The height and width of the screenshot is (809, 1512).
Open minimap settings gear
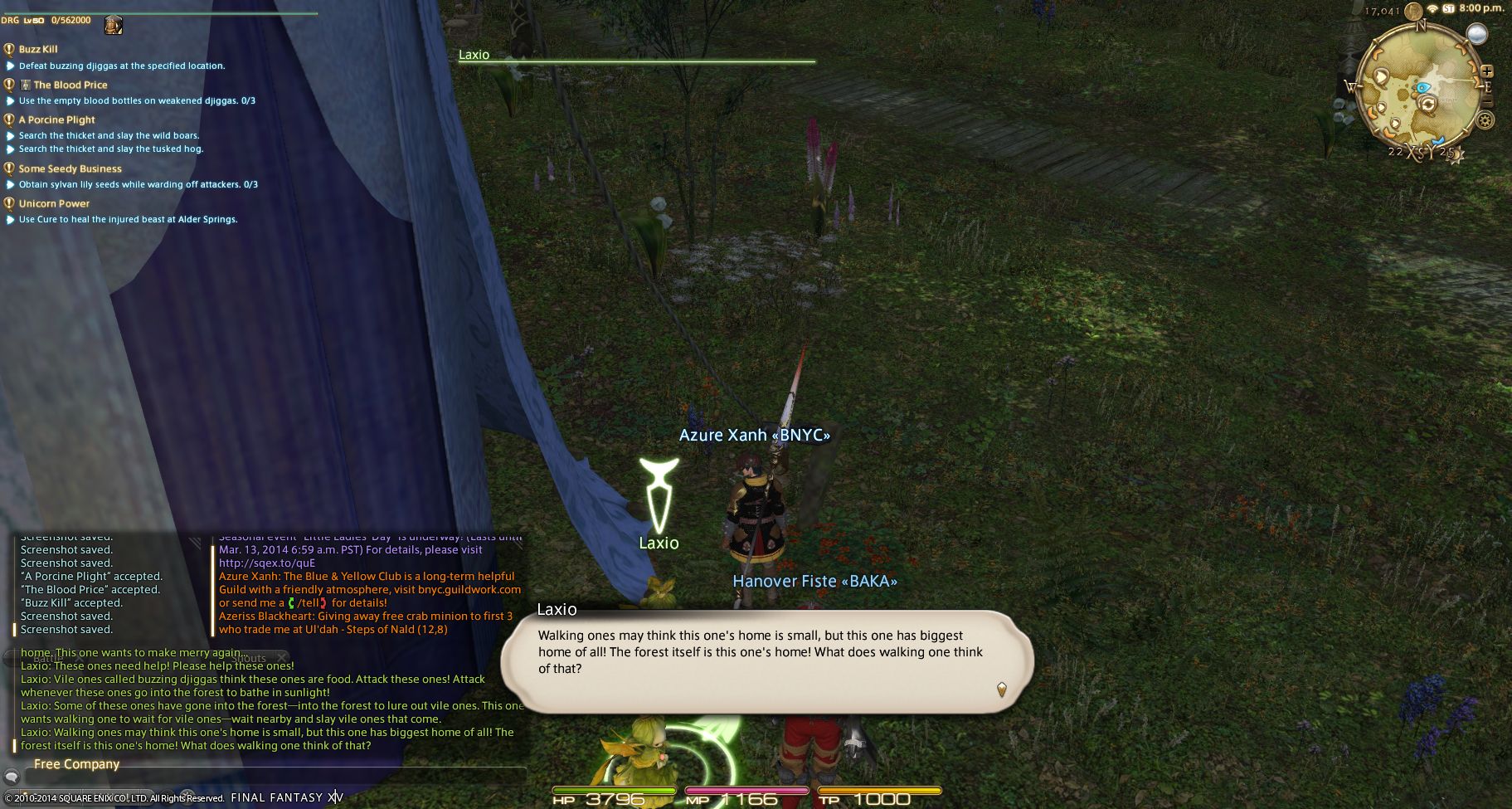(x=1485, y=120)
